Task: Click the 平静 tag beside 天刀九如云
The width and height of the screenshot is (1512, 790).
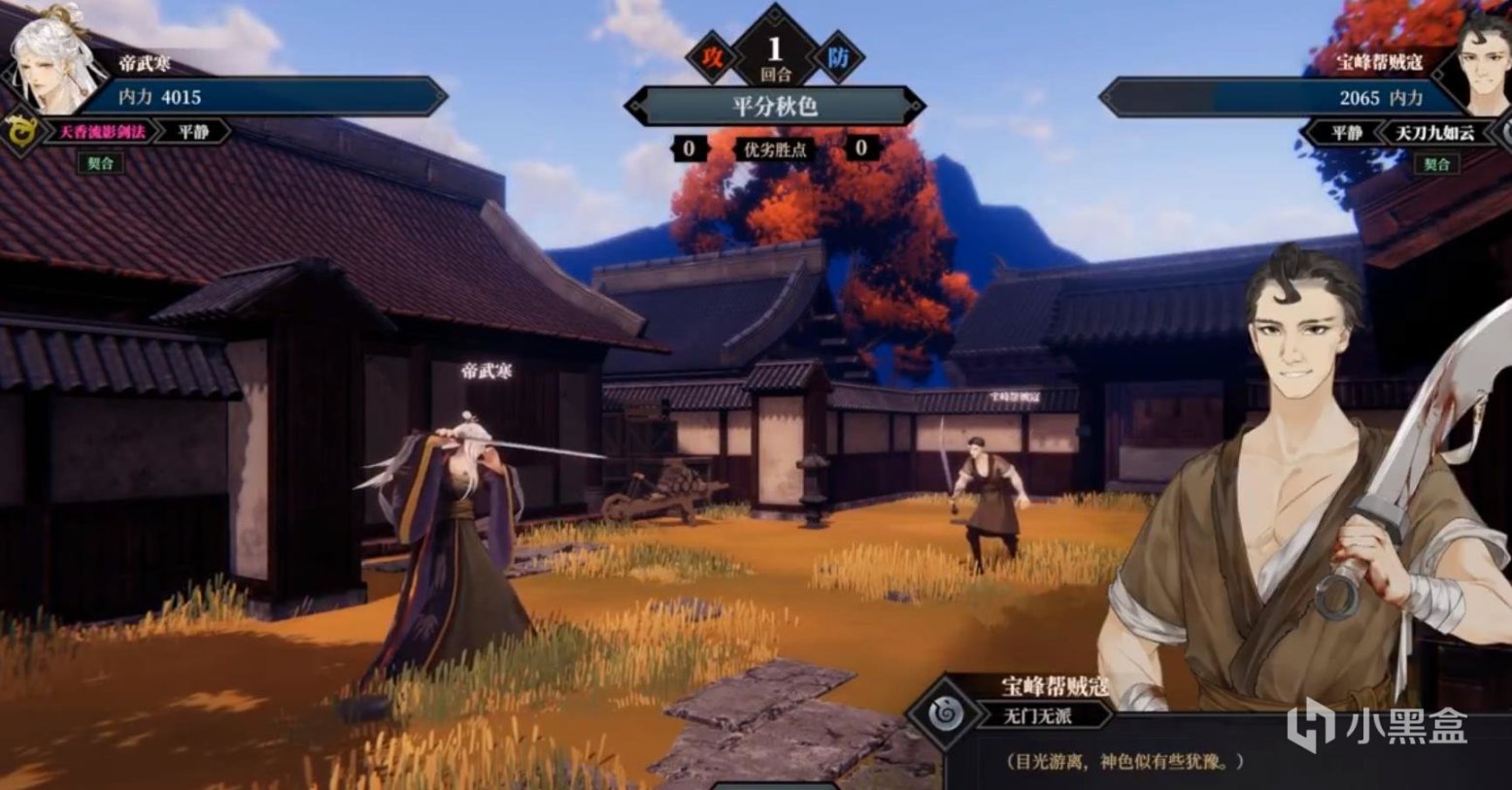Action: click(x=1347, y=132)
